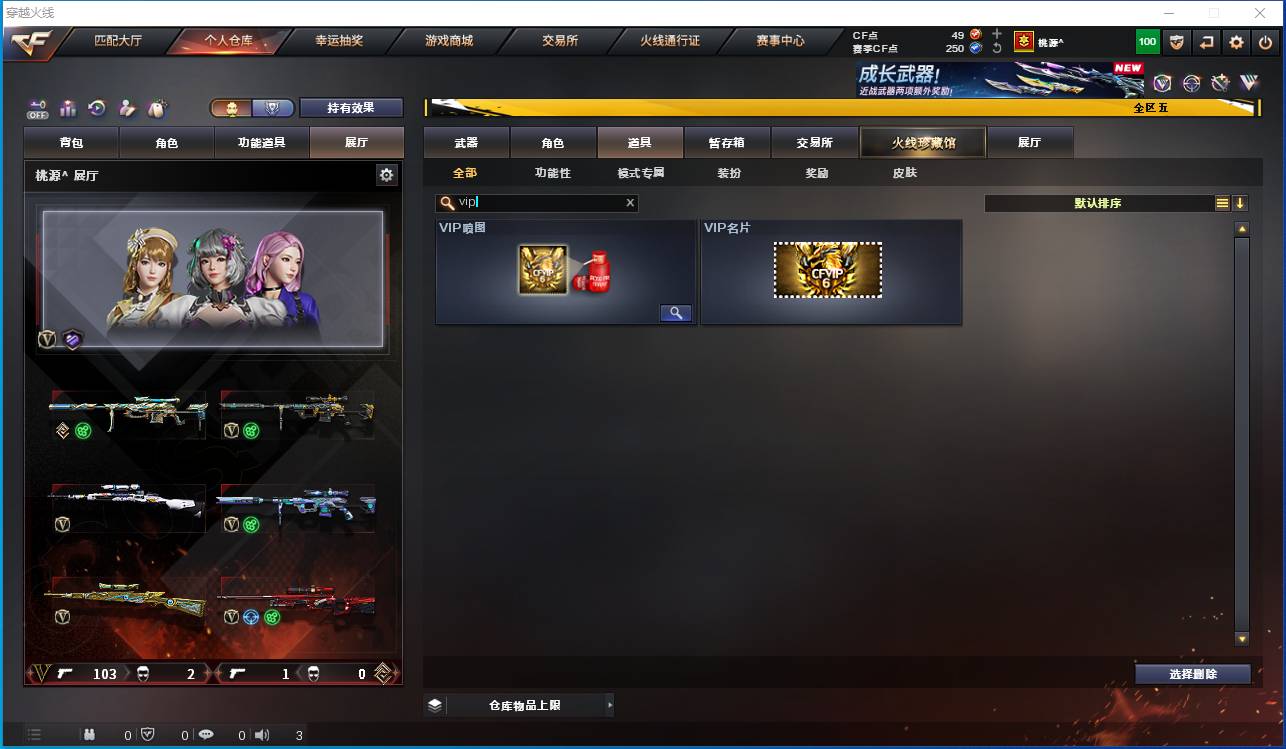Viewport: 1286px width, 749px height.
Task: Click the character/friend icon above the 背包 tab
Action: click(125, 107)
